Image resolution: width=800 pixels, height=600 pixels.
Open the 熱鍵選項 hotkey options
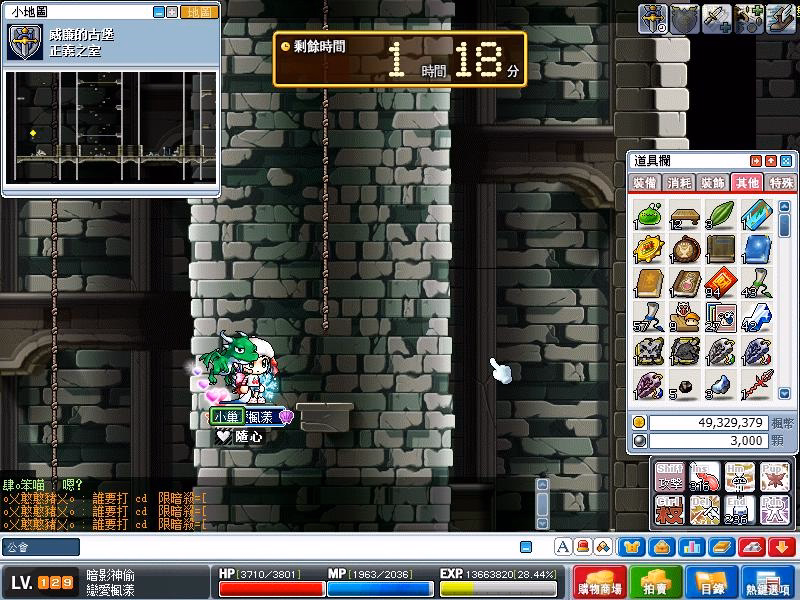click(768, 581)
